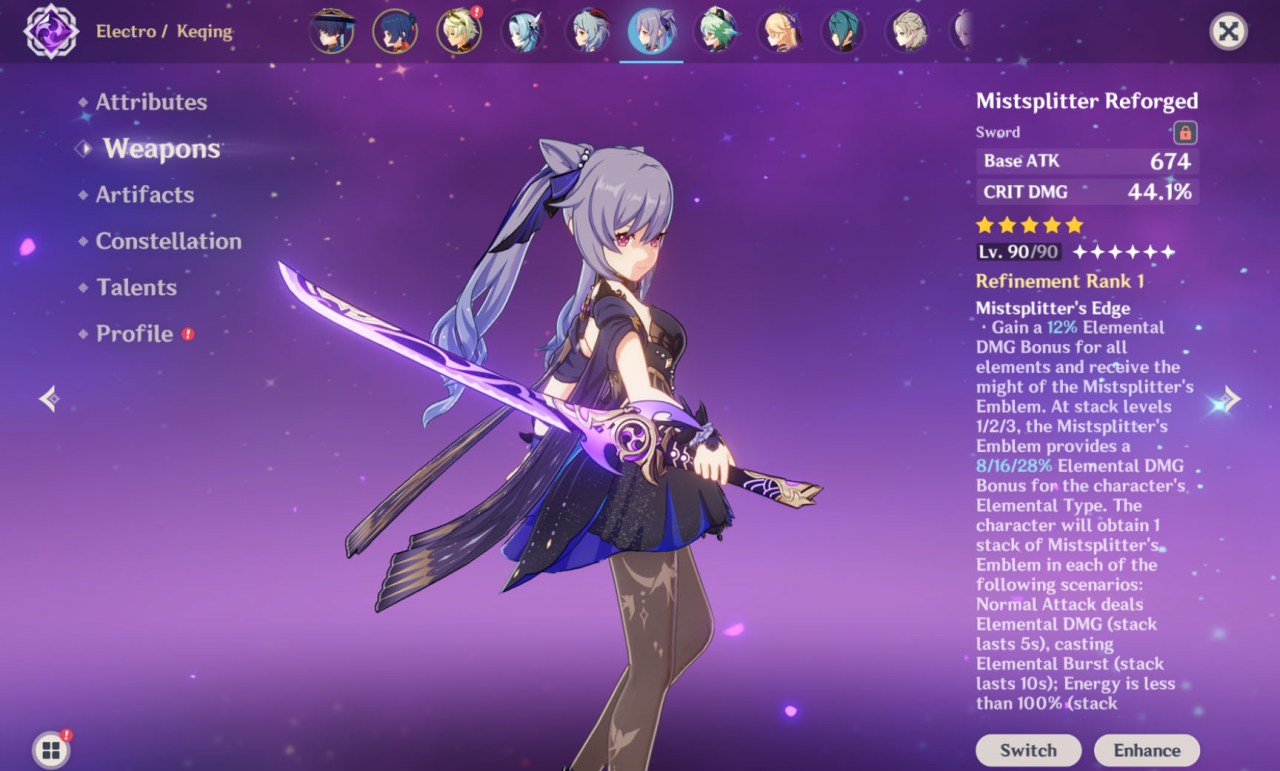
Task: Click the Switch button
Action: 1028,750
